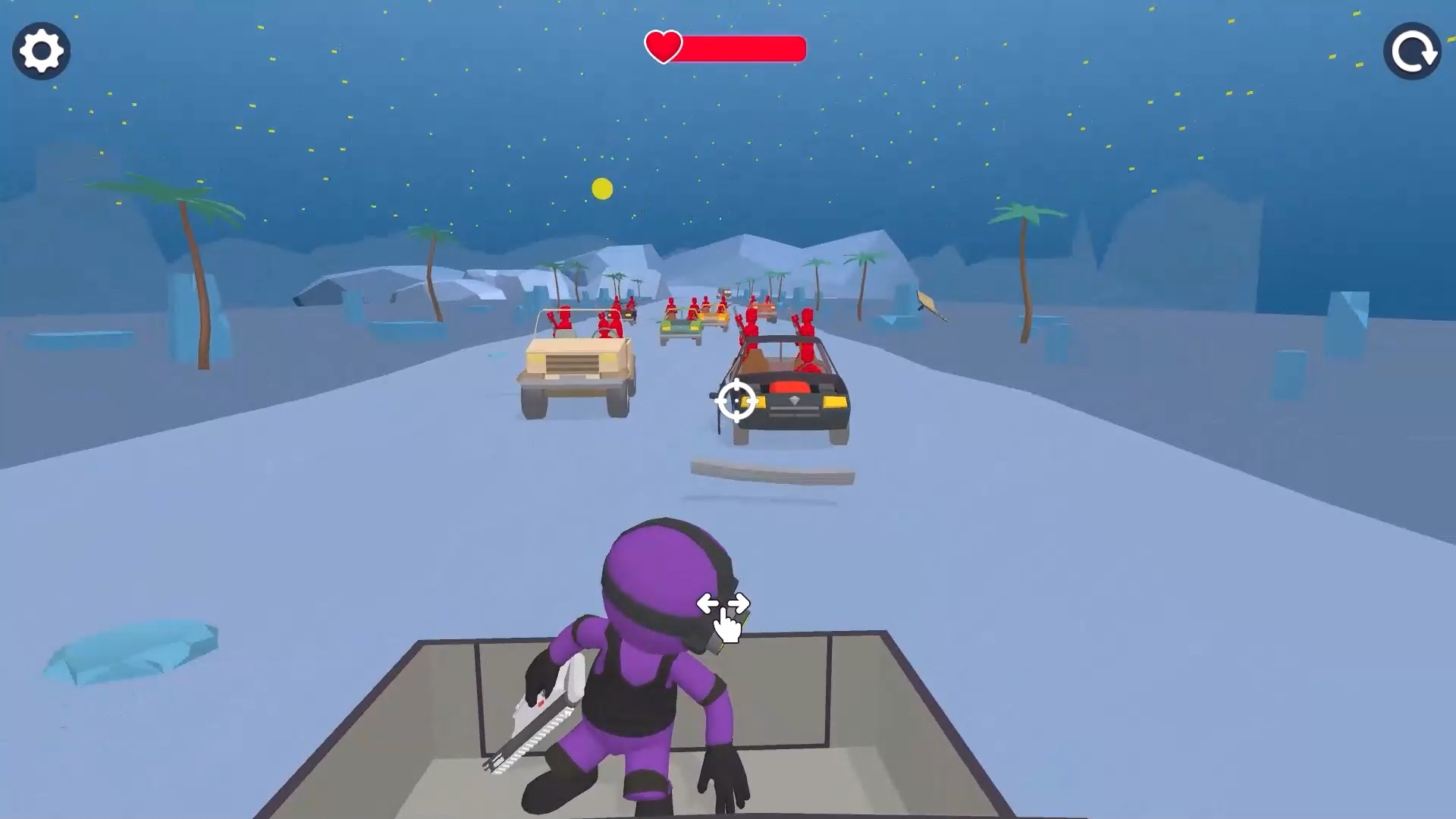Select the left-right arrows aim indicator
This screenshot has width=1456, height=819.
(x=724, y=603)
